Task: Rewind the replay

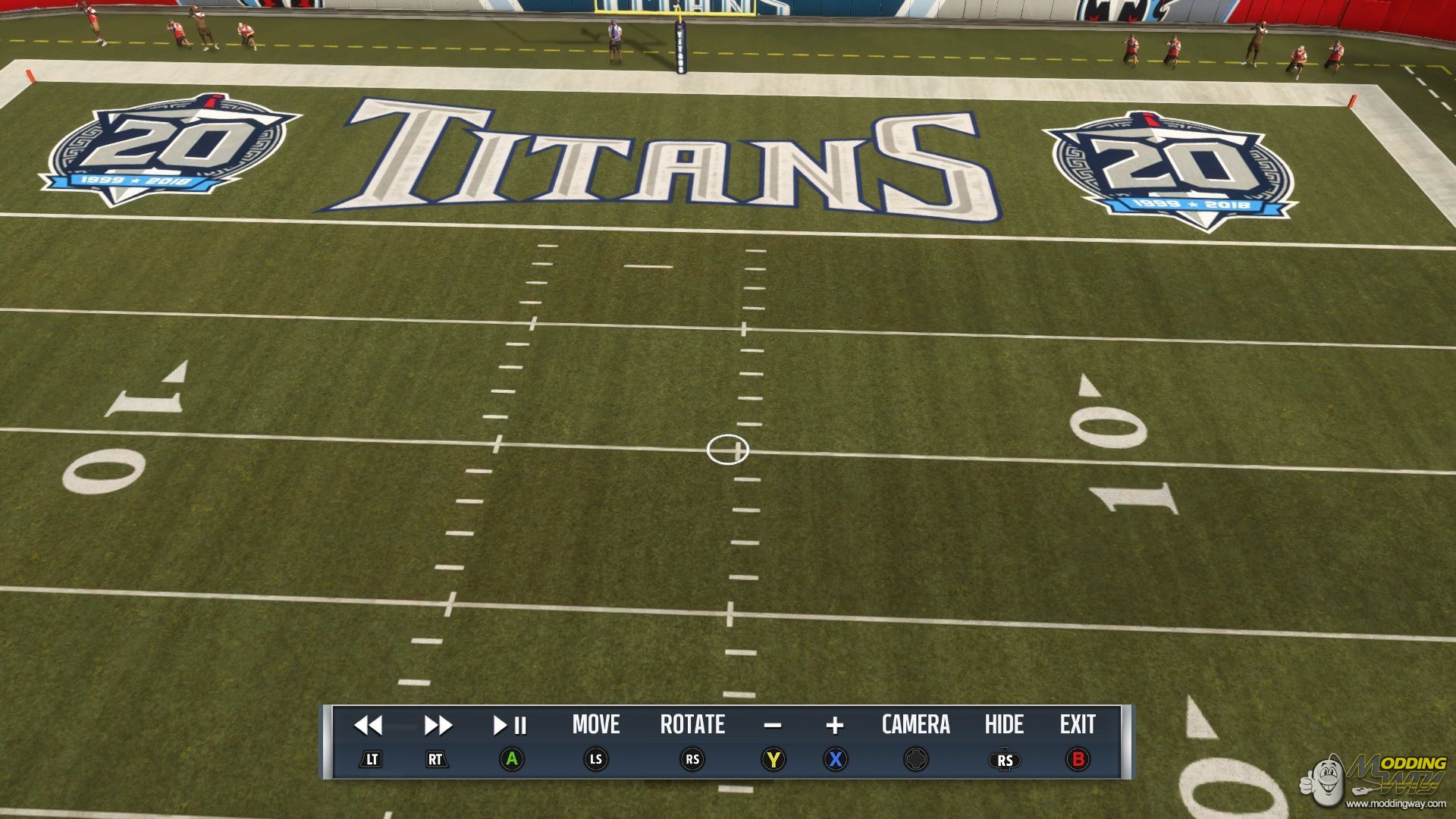Action: click(x=369, y=726)
